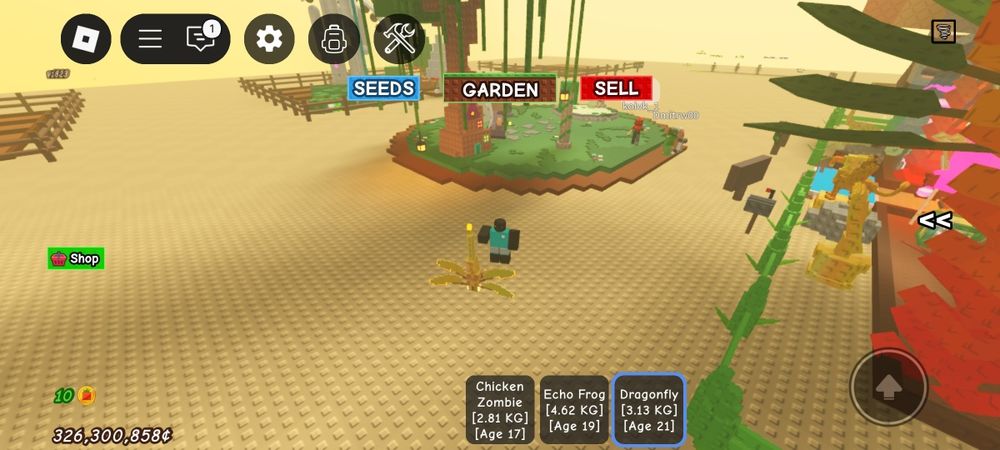Open the backpack inventory
The height and width of the screenshot is (450, 1000).
(334, 39)
